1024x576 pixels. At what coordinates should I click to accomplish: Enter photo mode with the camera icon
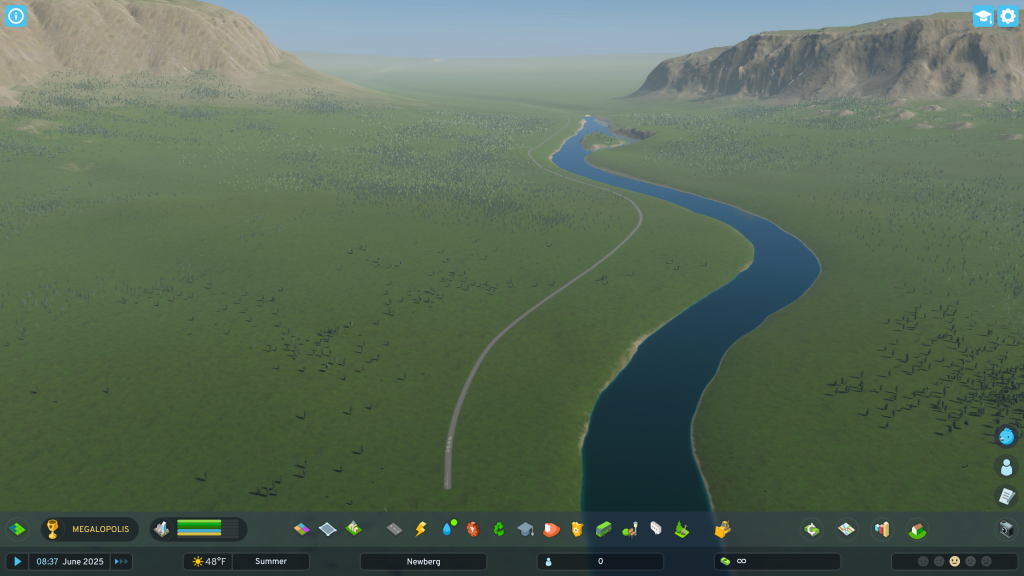pyautogui.click(x=1007, y=529)
